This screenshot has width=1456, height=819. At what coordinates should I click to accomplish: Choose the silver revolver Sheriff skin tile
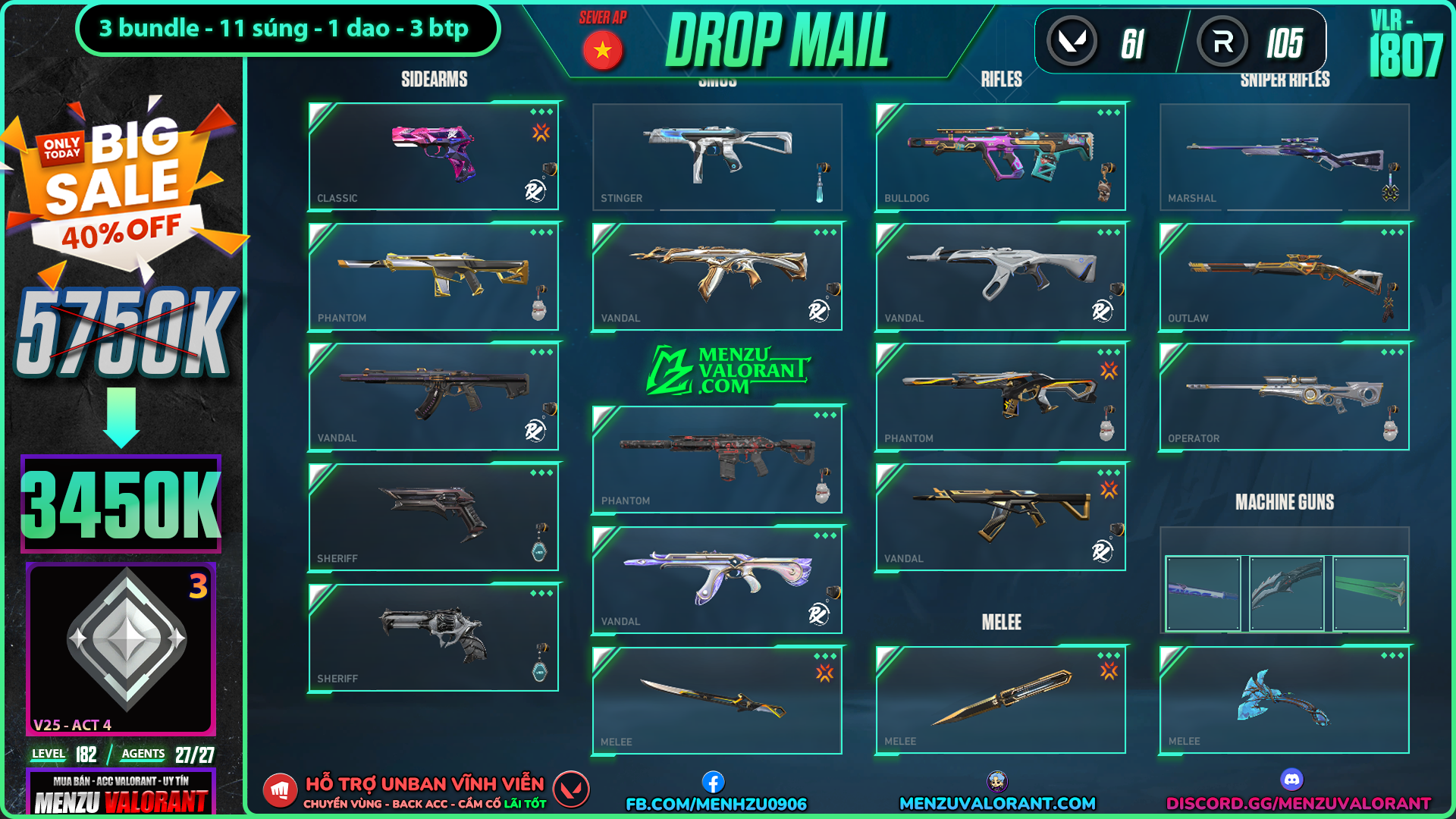pos(433,637)
